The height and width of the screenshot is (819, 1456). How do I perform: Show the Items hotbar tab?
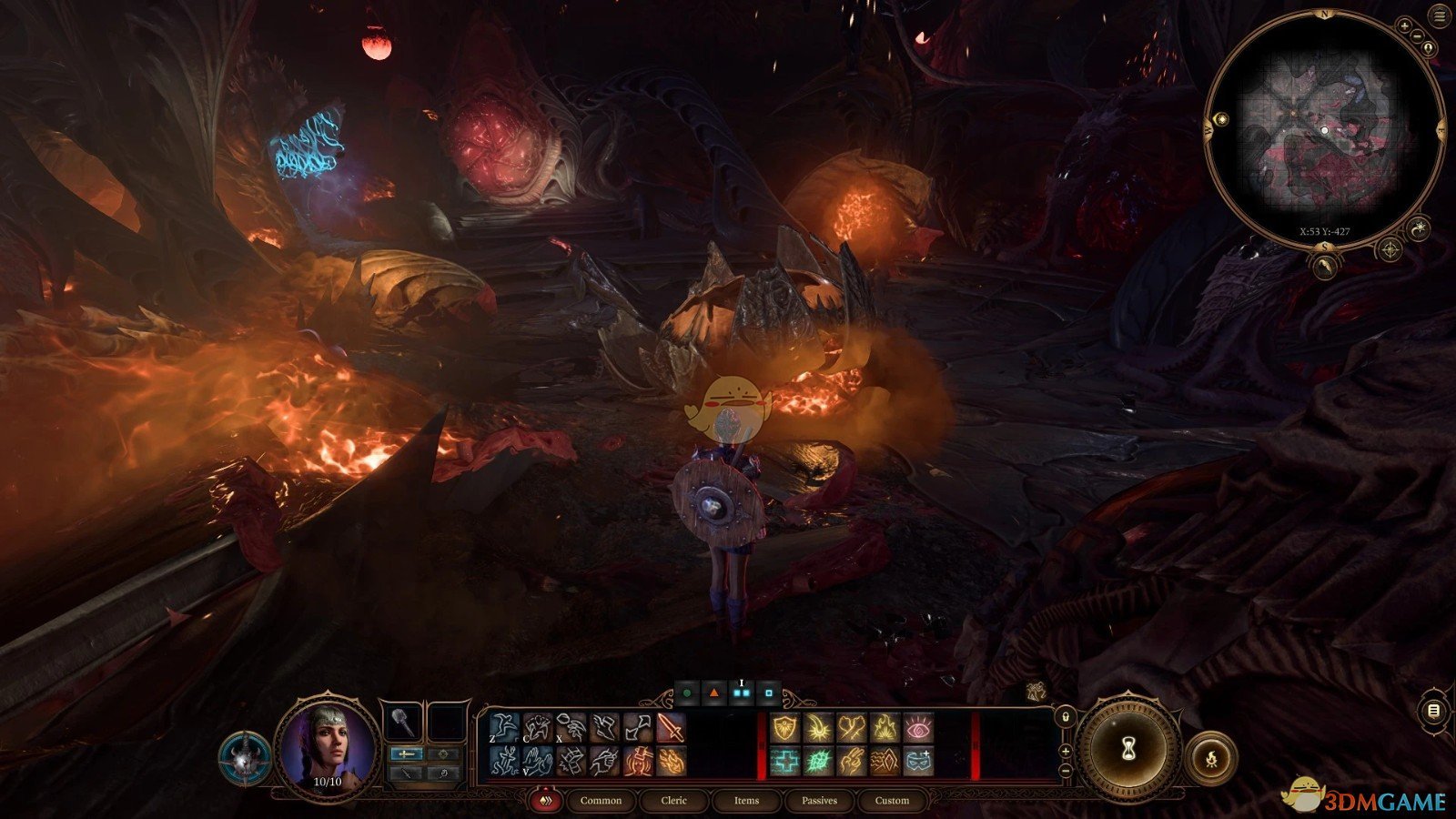click(x=746, y=801)
